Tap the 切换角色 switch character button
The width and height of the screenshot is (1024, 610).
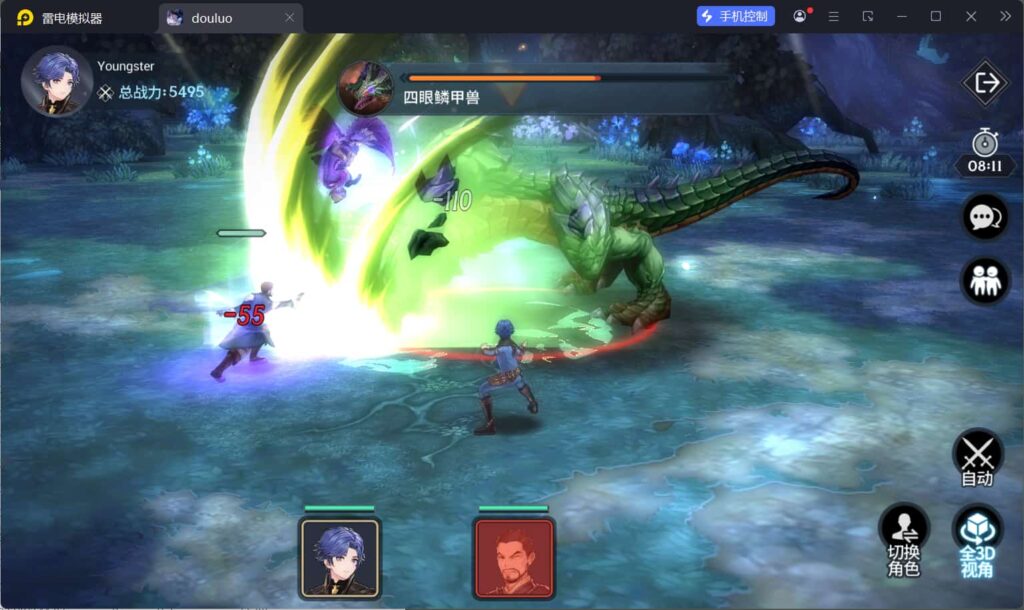[x=904, y=540]
